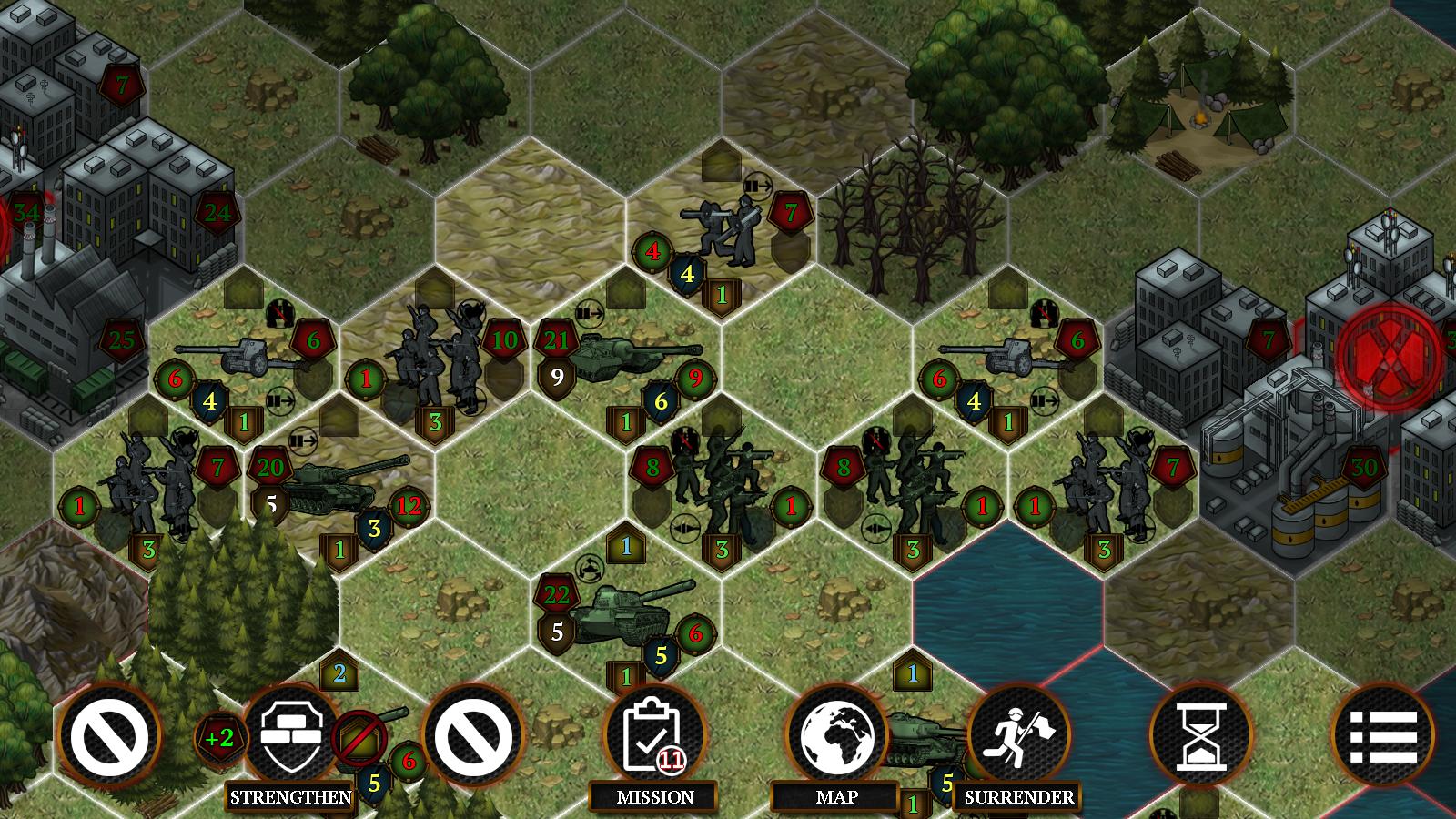This screenshot has width=1456, height=819.
Task: Click the leftmost cancel prohibition icon
Action: [107, 737]
